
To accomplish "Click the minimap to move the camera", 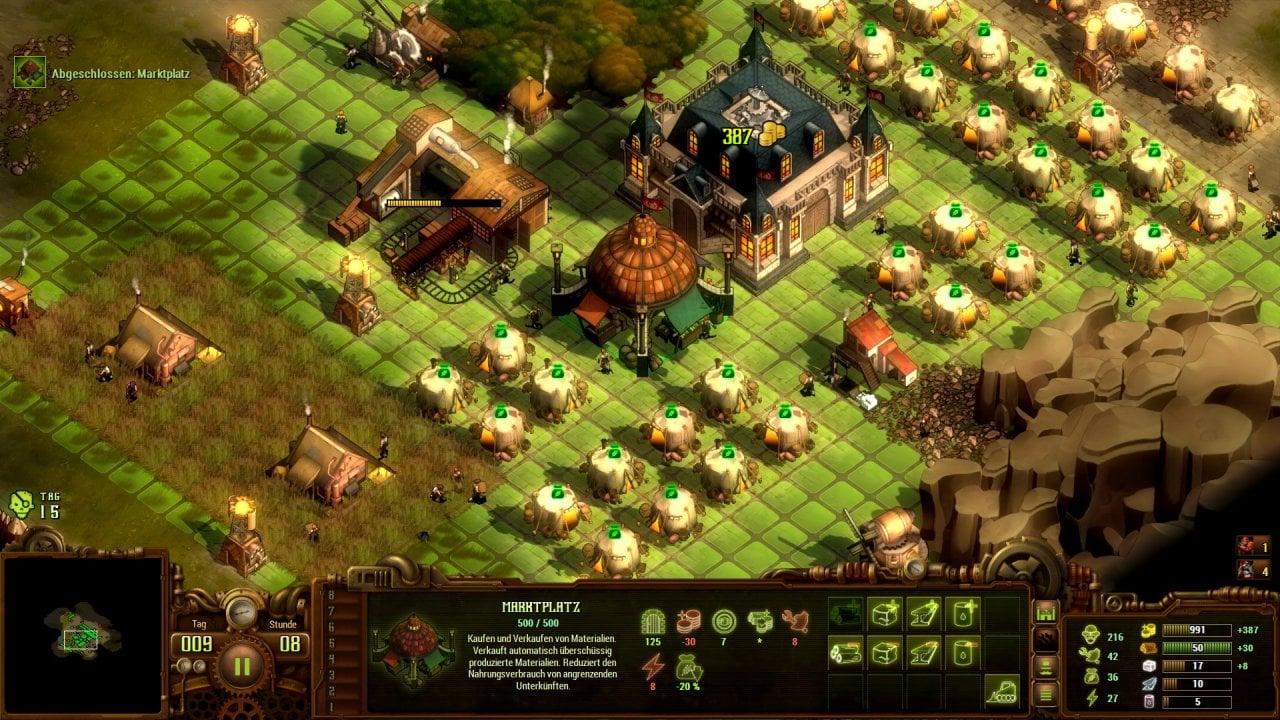I will (x=82, y=632).
